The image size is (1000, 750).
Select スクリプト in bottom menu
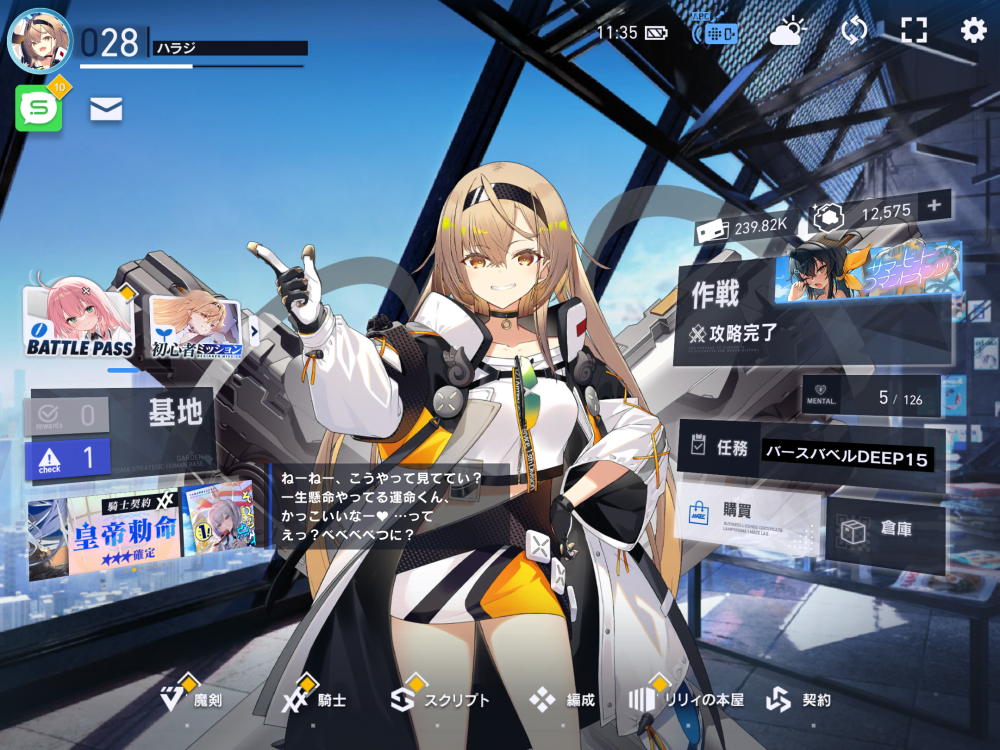440,700
